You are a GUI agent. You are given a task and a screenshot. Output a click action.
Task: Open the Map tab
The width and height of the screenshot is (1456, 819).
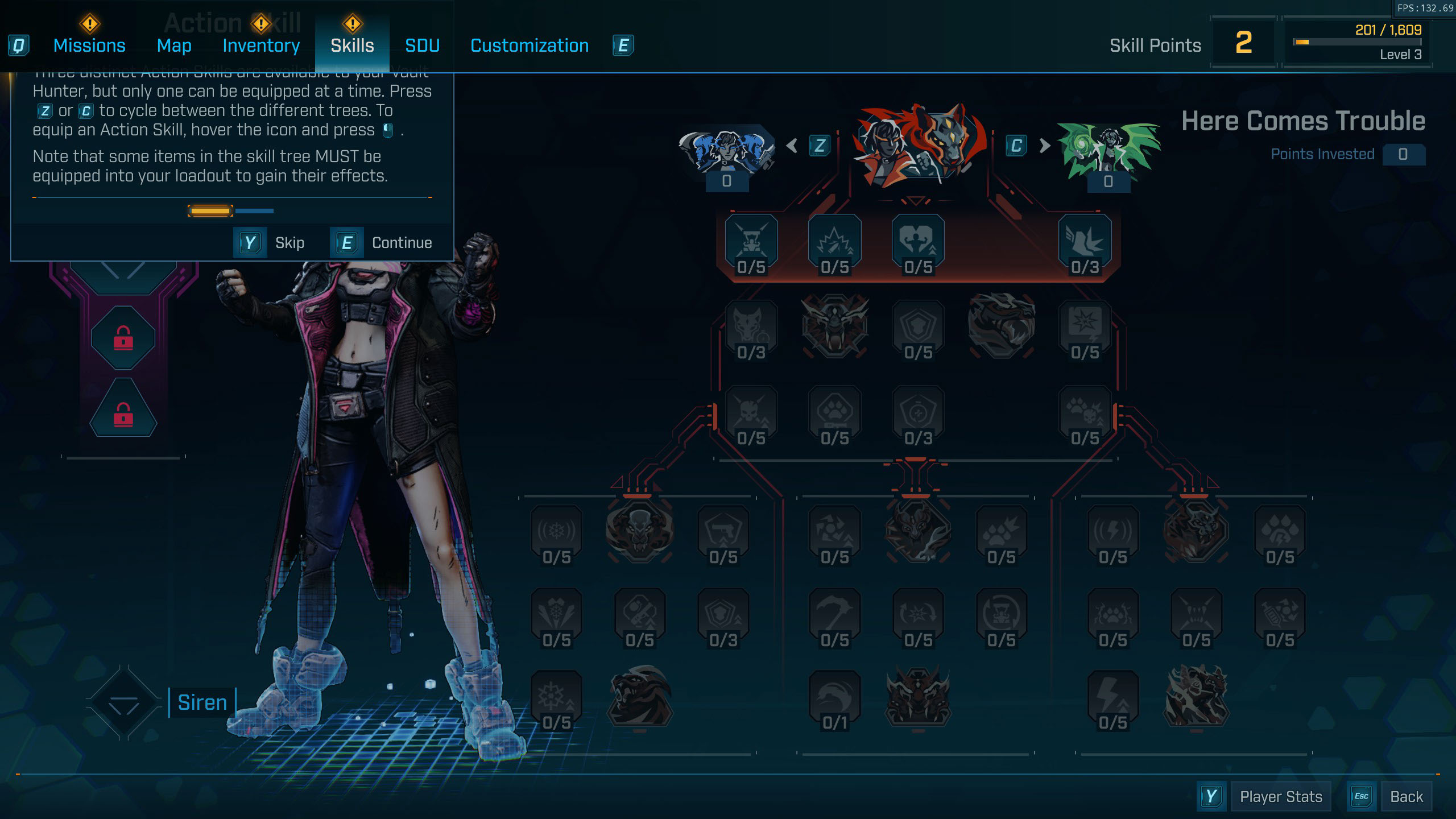click(x=174, y=45)
